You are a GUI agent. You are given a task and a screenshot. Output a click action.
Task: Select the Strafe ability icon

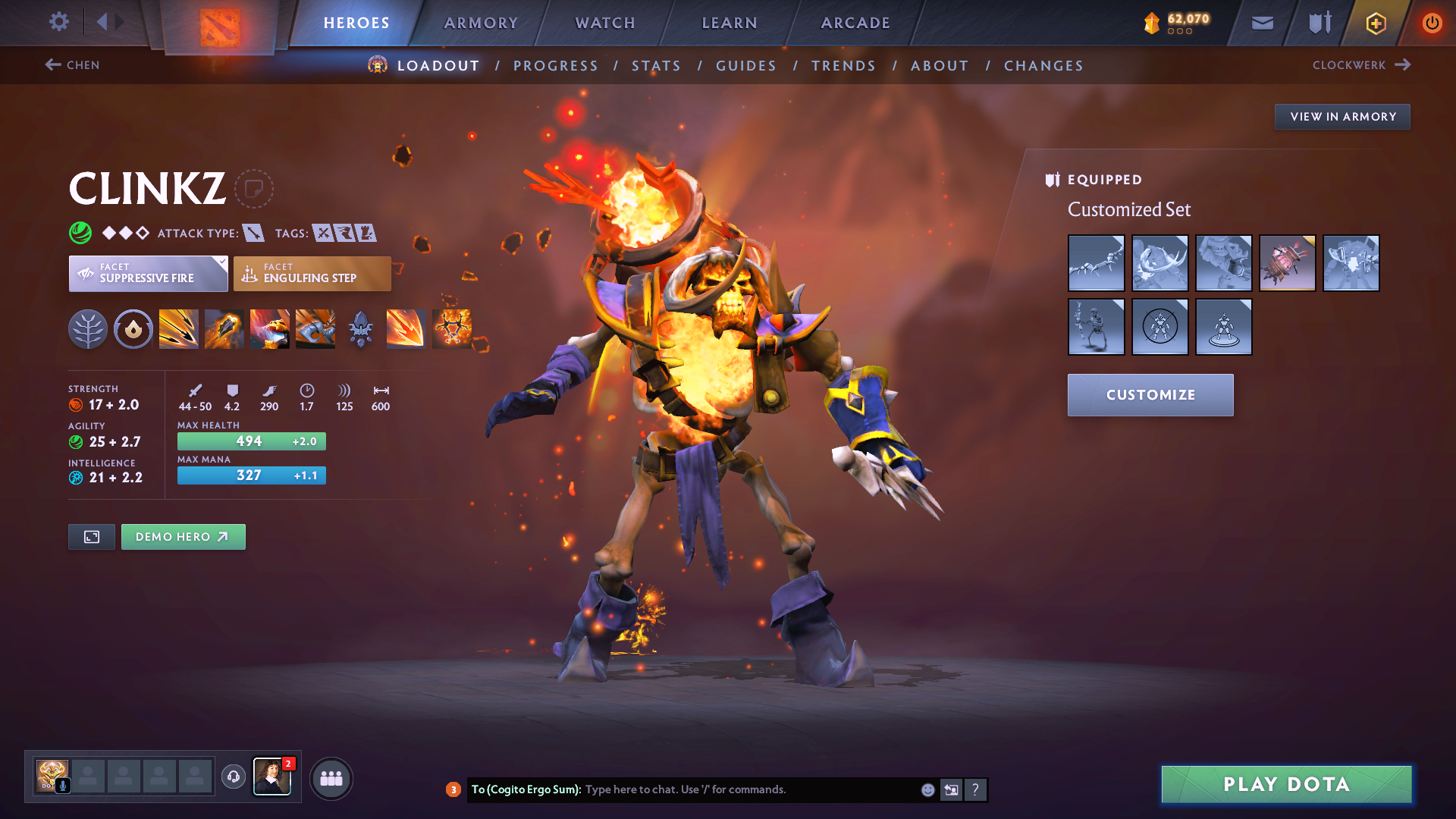tap(179, 328)
